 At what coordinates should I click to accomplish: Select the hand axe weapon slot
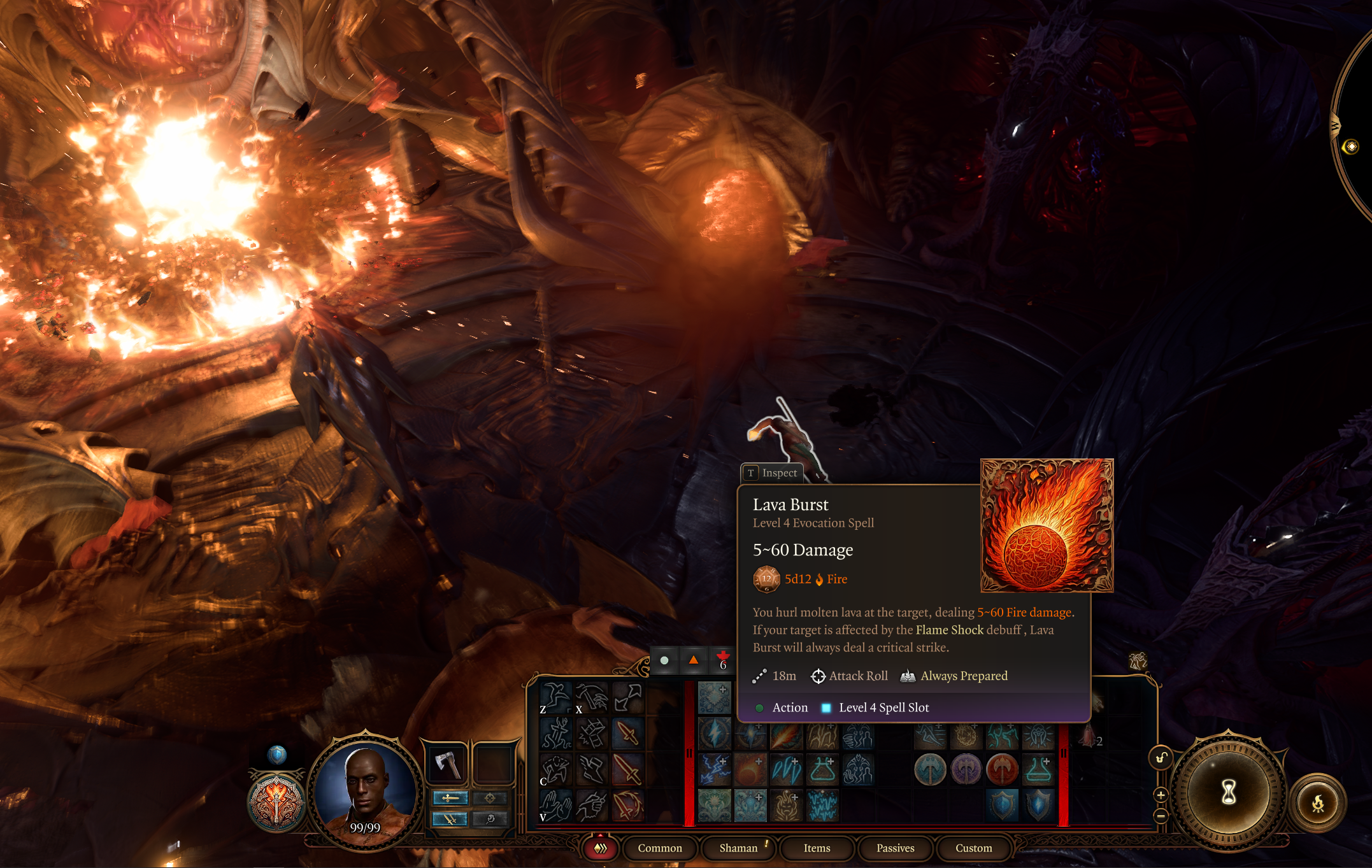(447, 764)
